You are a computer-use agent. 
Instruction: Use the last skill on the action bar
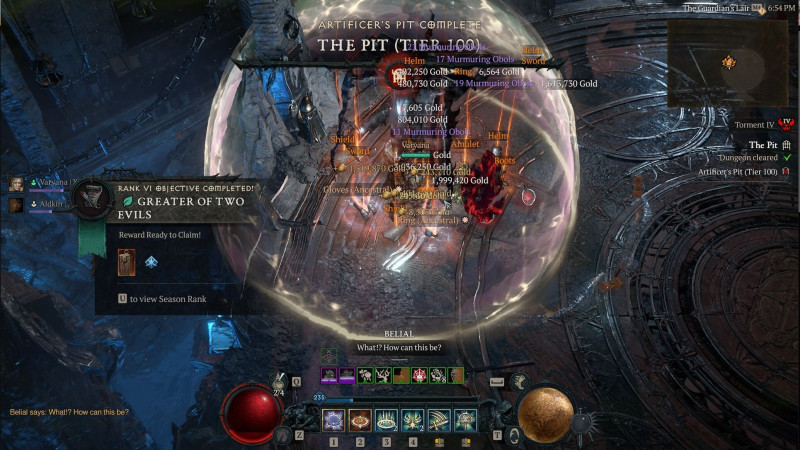pos(465,420)
